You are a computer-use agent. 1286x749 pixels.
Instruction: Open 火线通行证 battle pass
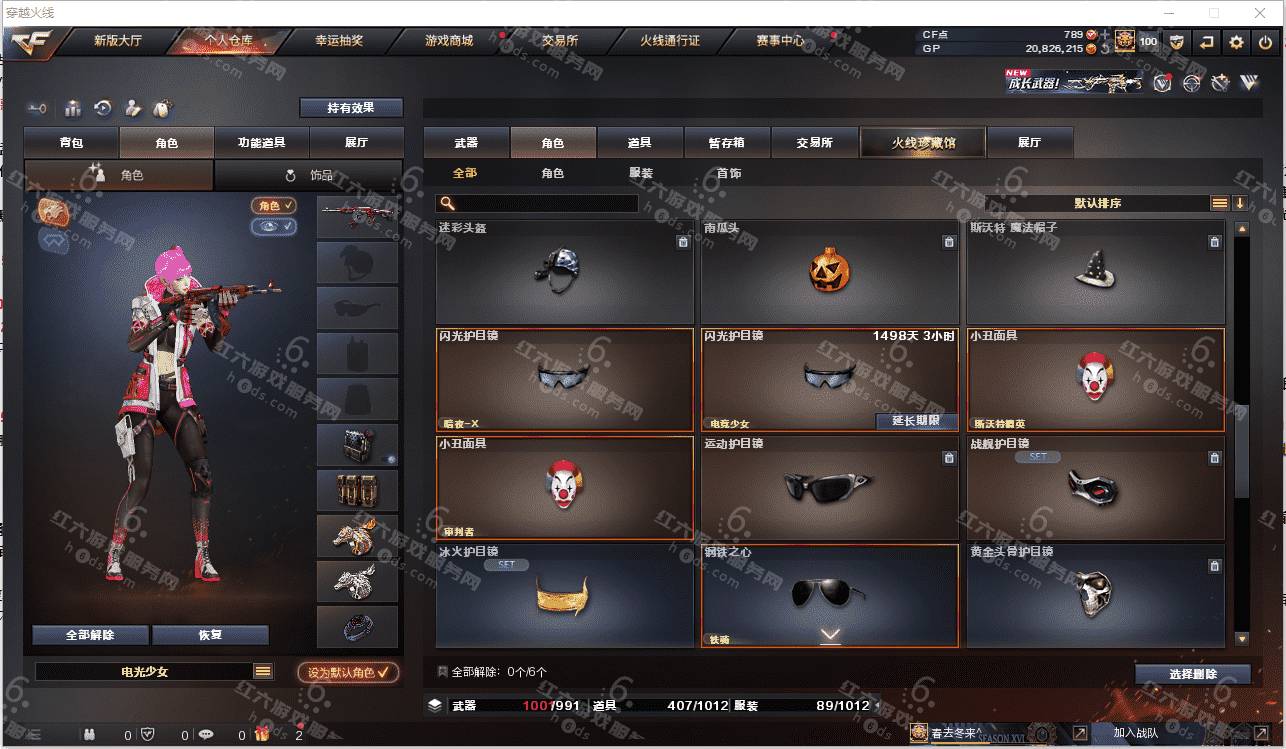(x=670, y=41)
